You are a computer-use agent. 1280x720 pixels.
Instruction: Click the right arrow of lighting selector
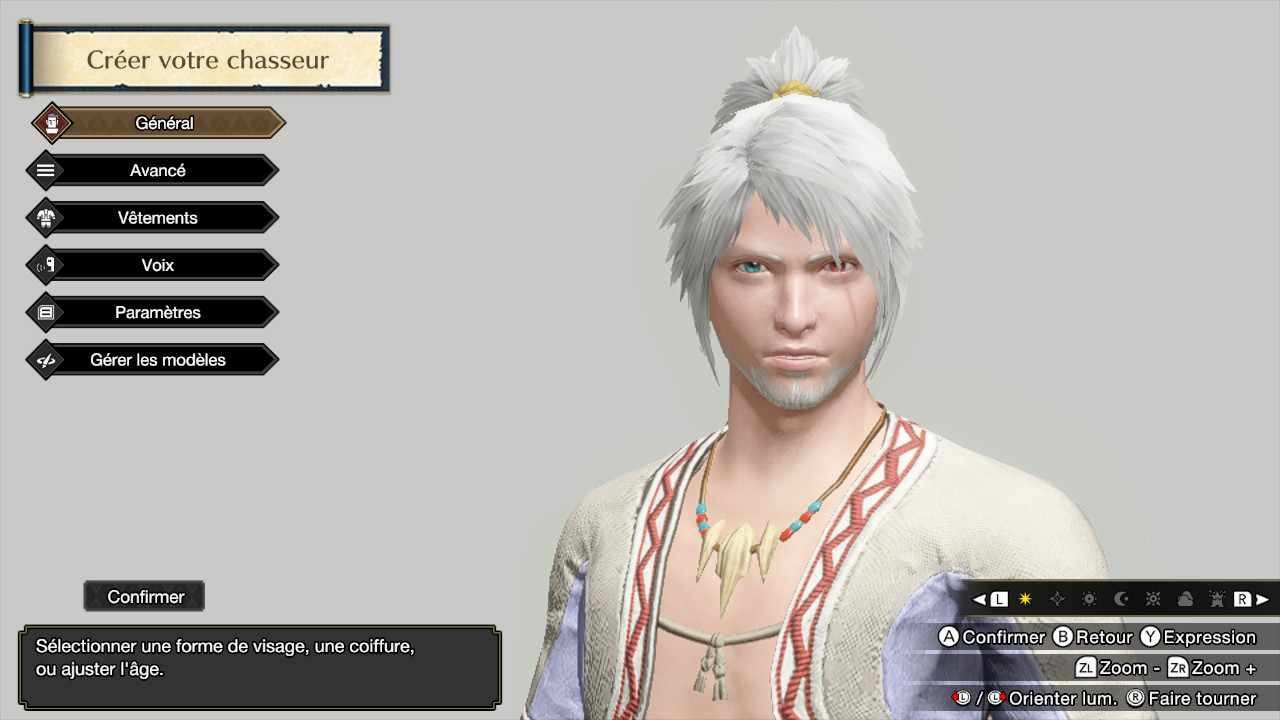(1262, 599)
